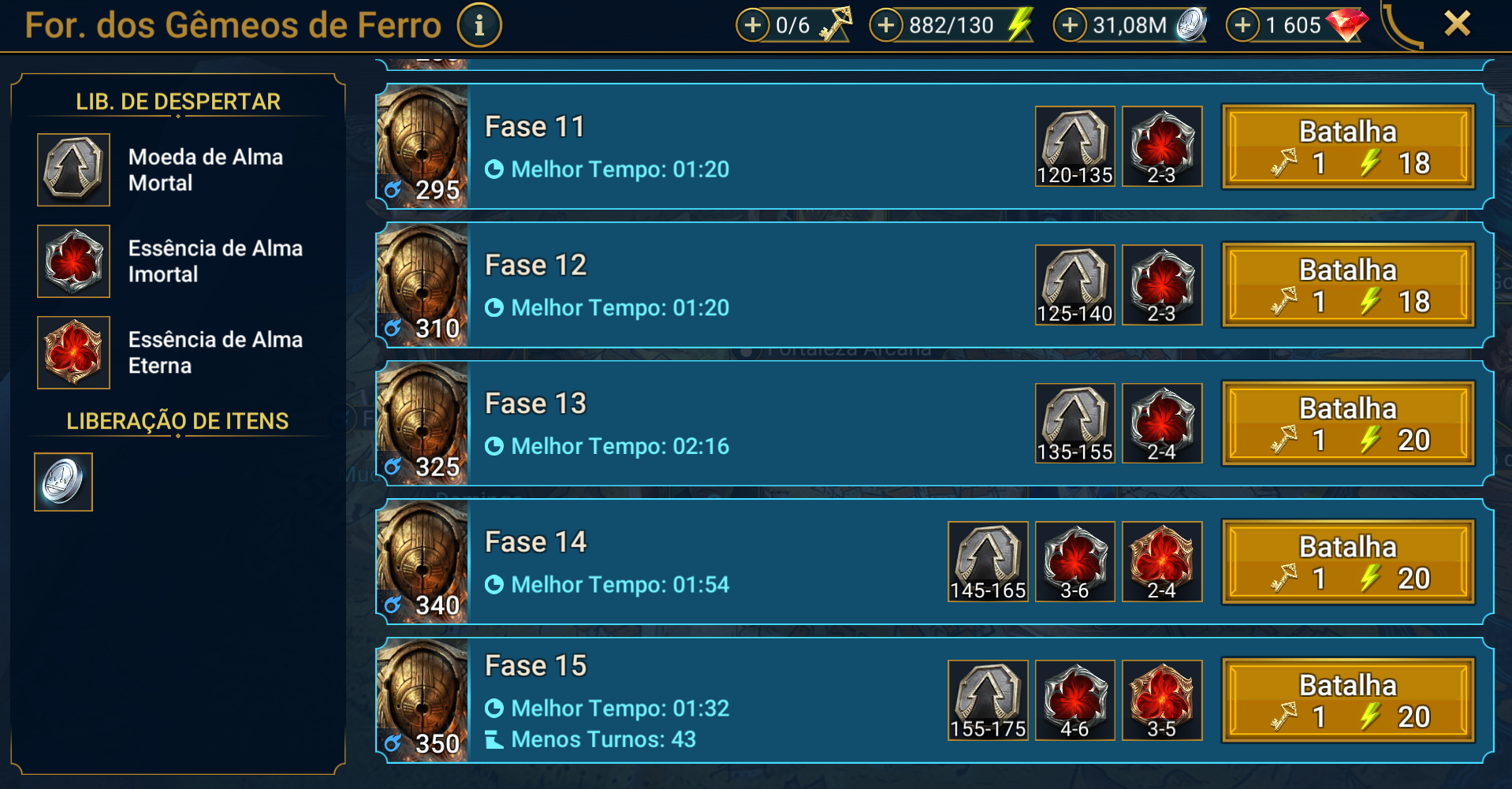Begin the Fase 13 Batalha
Screen dimensions: 1512x789
point(1347,424)
